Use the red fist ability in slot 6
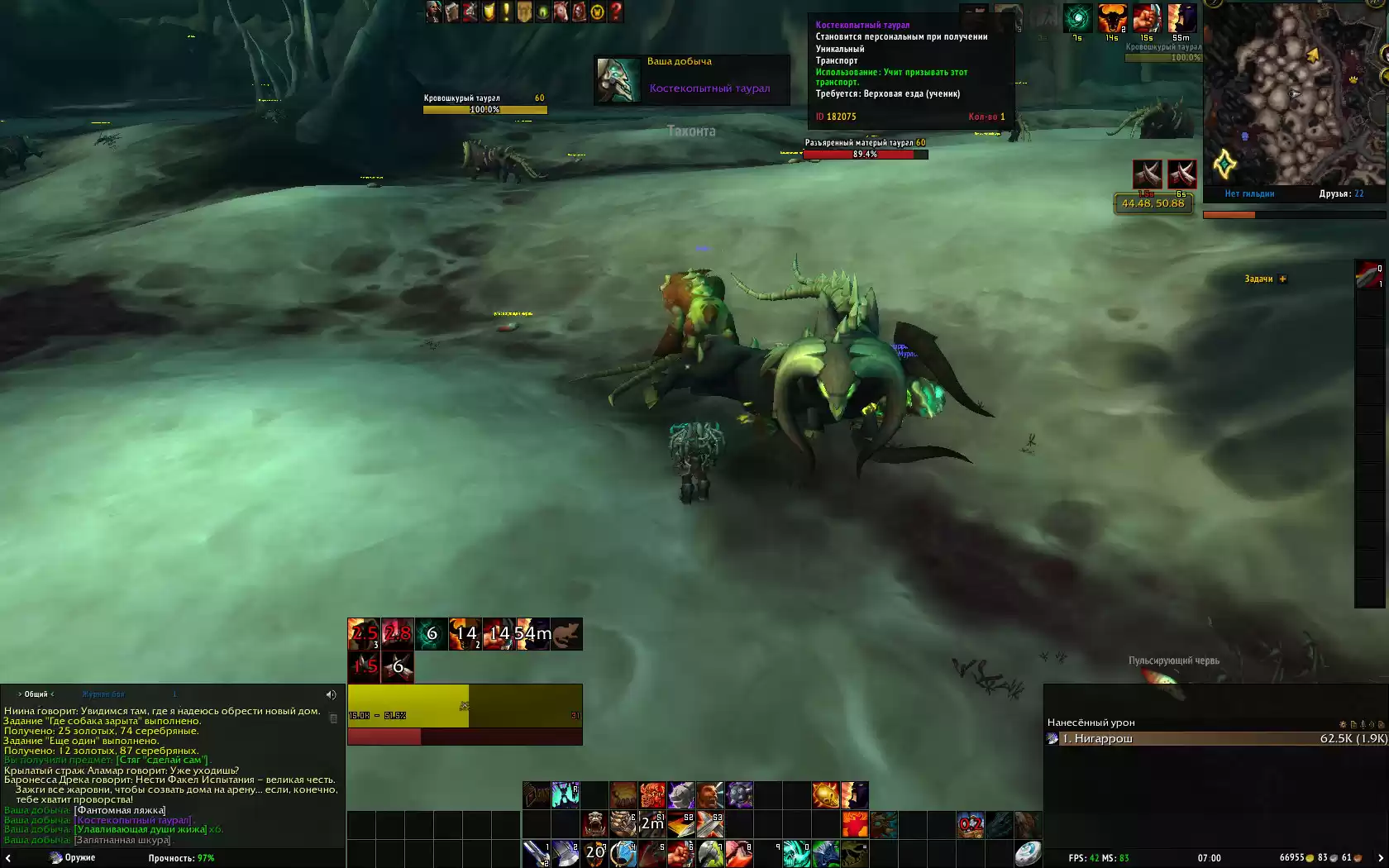This screenshot has width=1389, height=868. click(x=680, y=853)
